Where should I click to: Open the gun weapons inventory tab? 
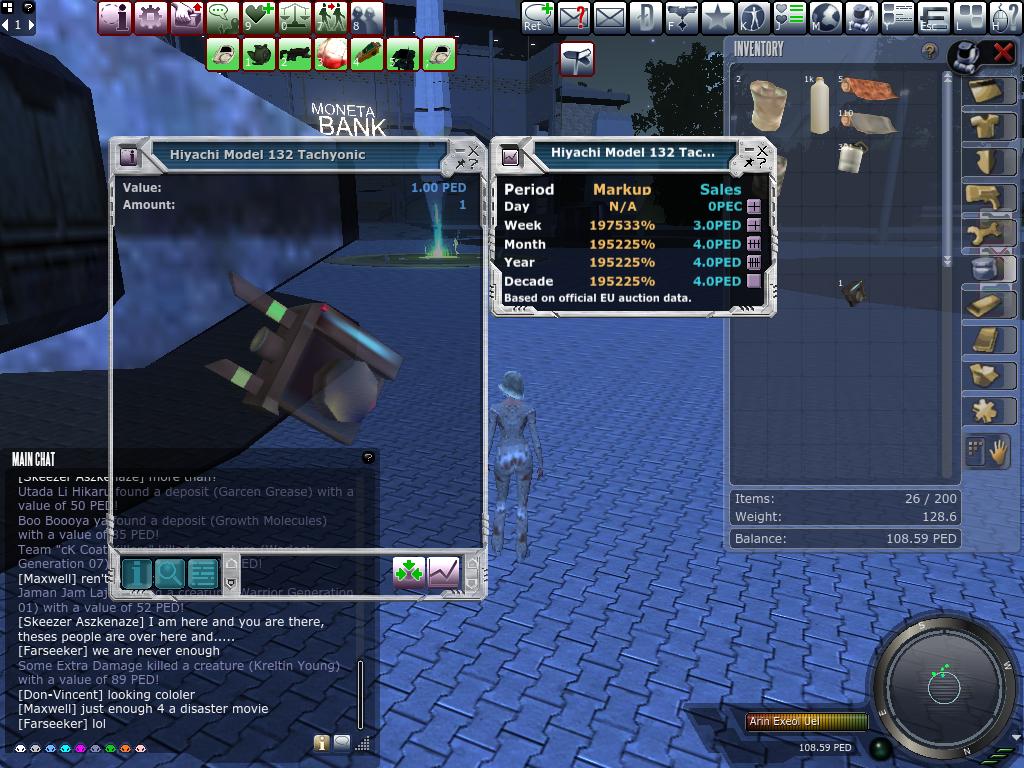987,196
